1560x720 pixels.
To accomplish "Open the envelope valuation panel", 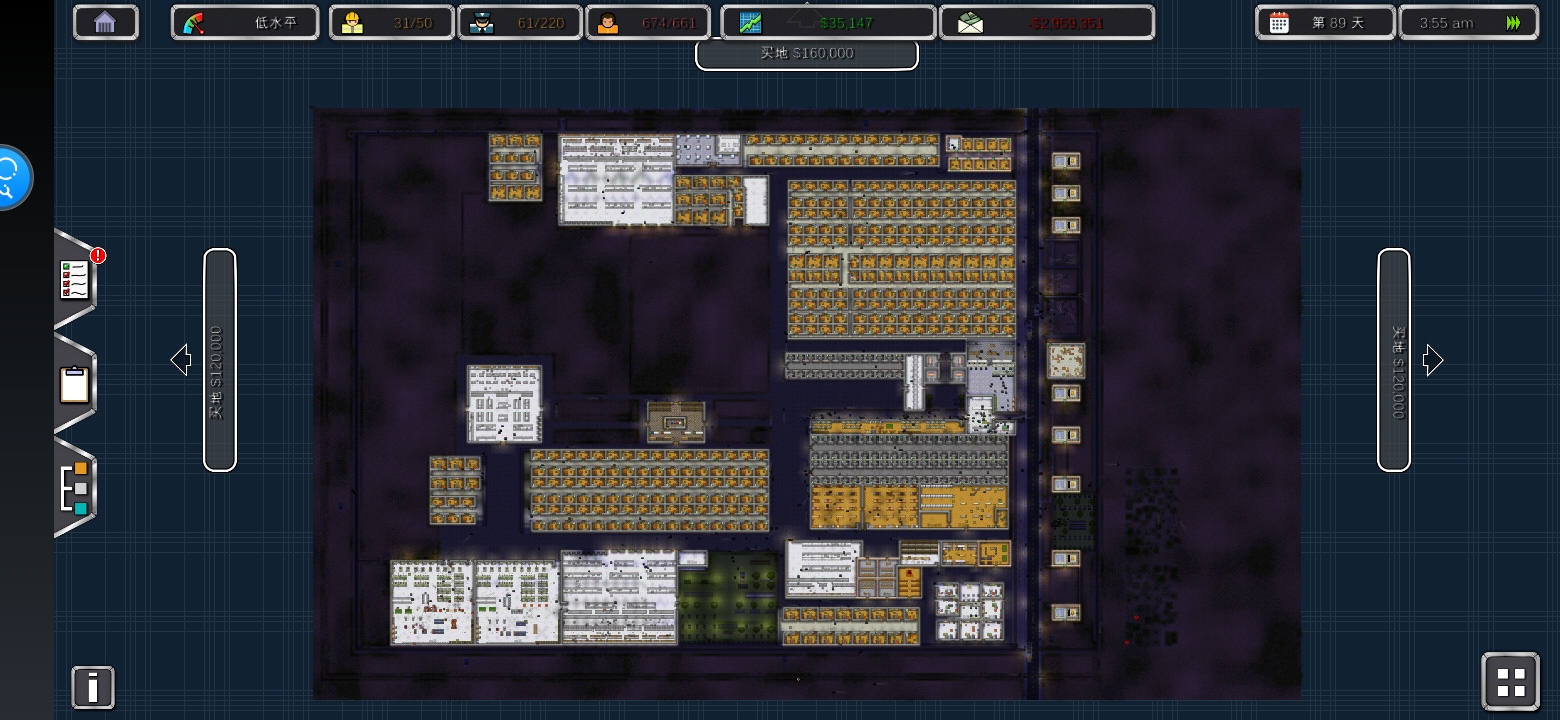I will tap(1046, 22).
